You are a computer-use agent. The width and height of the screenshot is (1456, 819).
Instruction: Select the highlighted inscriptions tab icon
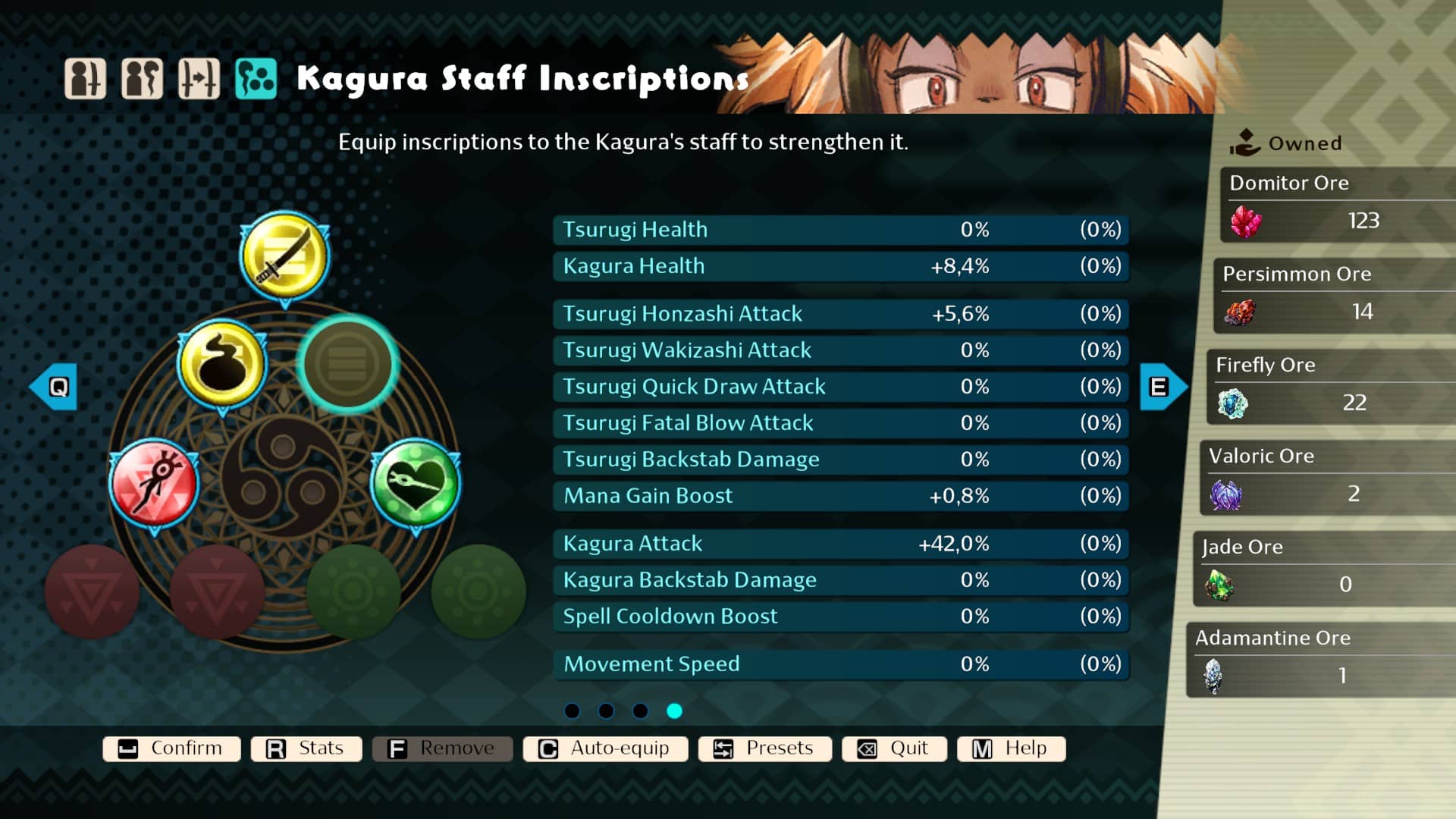click(x=256, y=79)
